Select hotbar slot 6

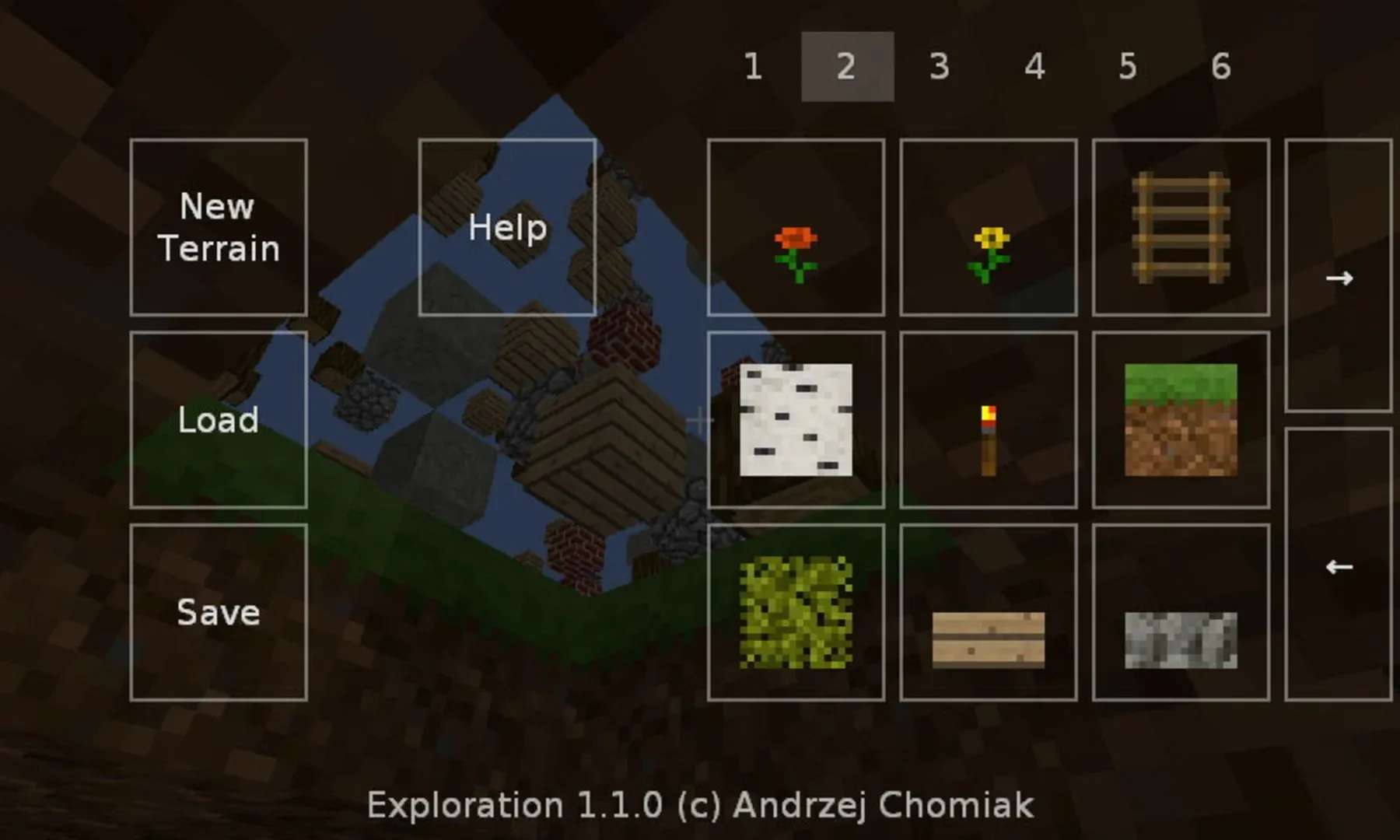tap(1221, 67)
